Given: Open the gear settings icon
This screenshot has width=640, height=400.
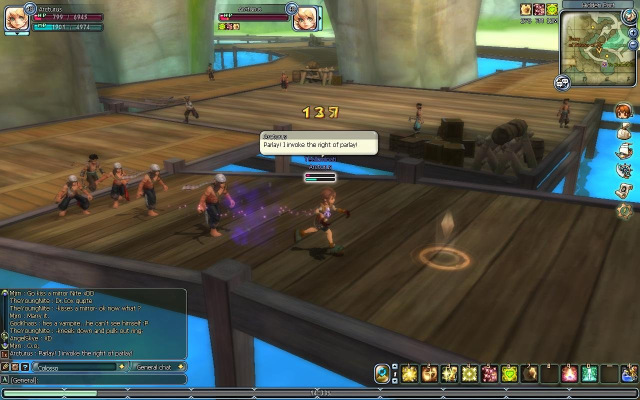Looking at the screenshot, I should (x=624, y=210).
